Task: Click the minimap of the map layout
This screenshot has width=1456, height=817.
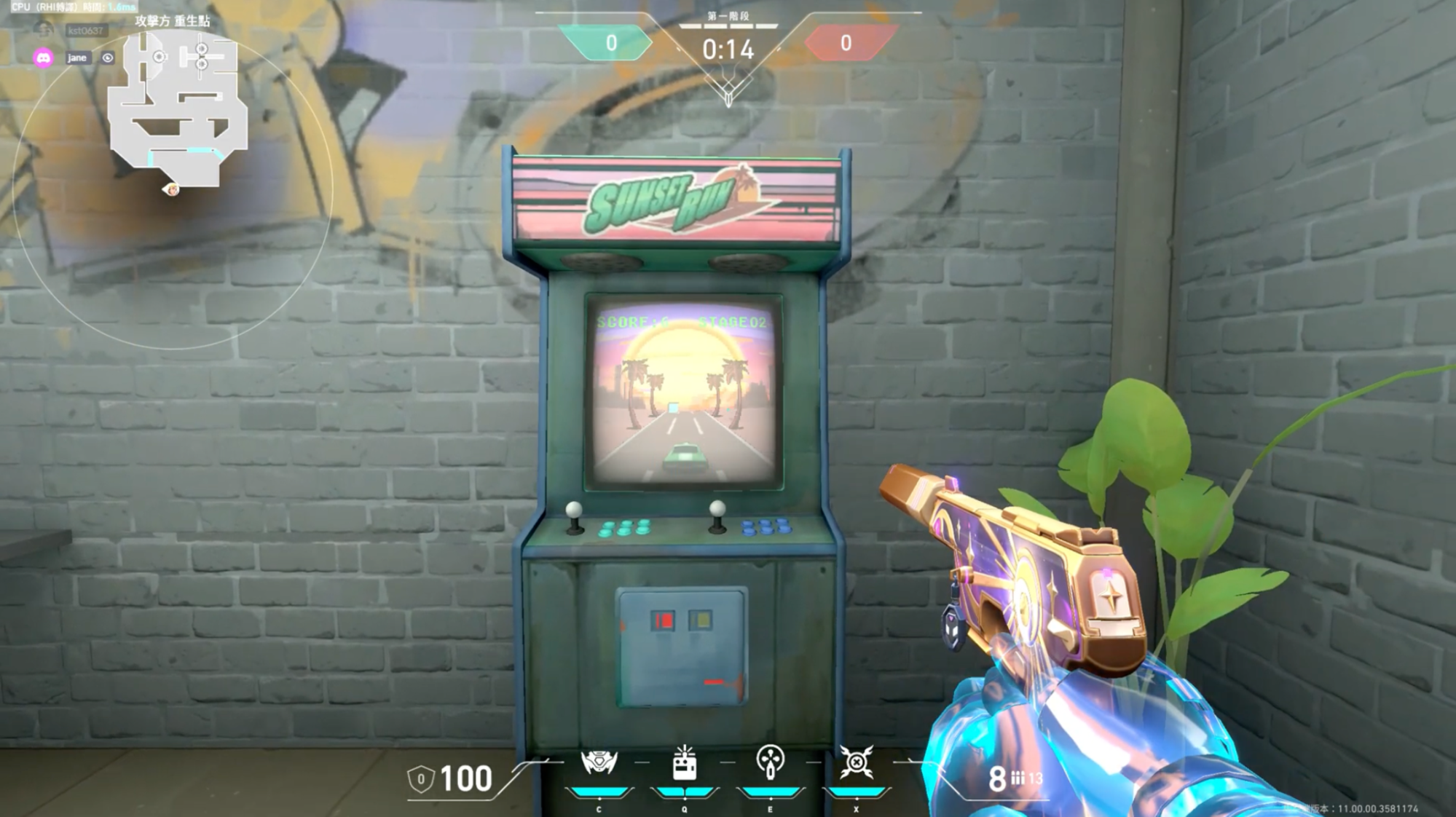Action: point(178,109)
